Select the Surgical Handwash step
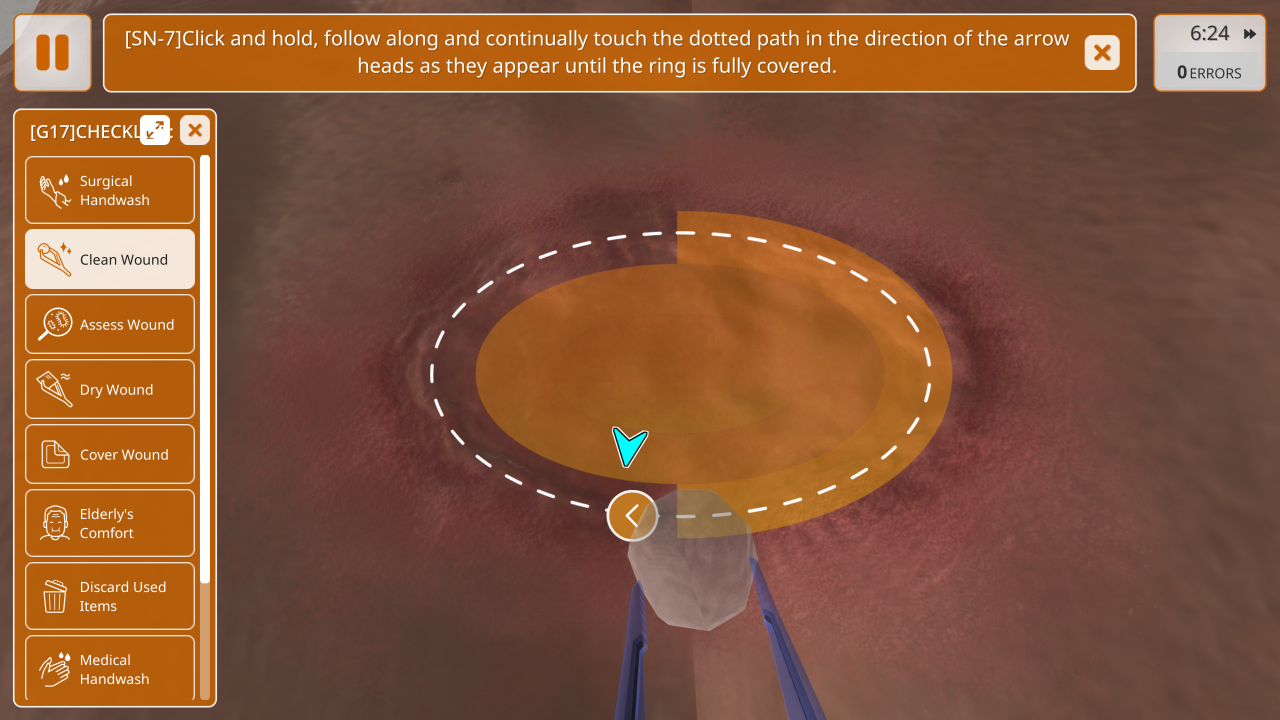Screen dimensions: 1280x720 coord(110,190)
